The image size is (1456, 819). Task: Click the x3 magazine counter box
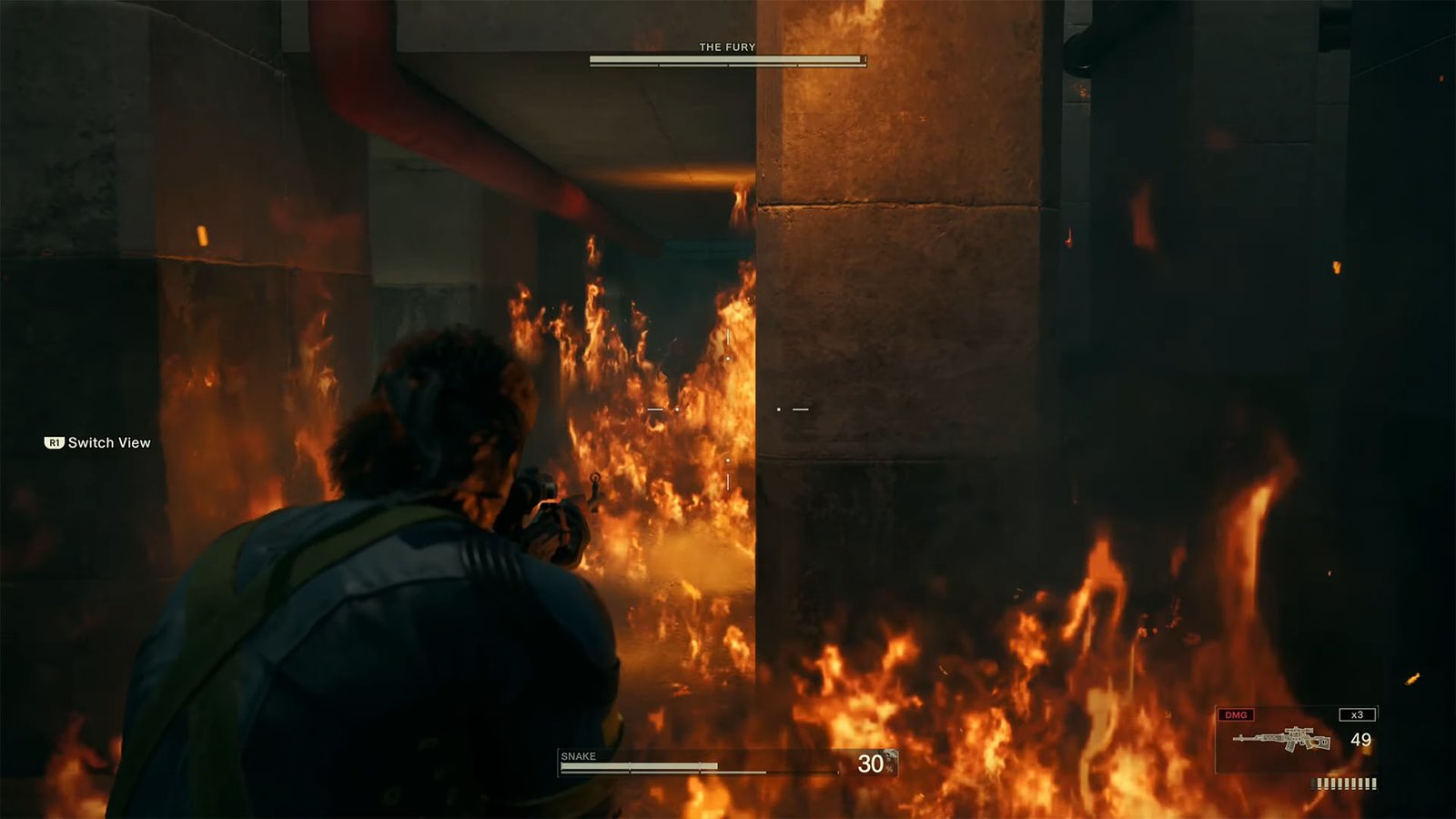coord(1357,714)
